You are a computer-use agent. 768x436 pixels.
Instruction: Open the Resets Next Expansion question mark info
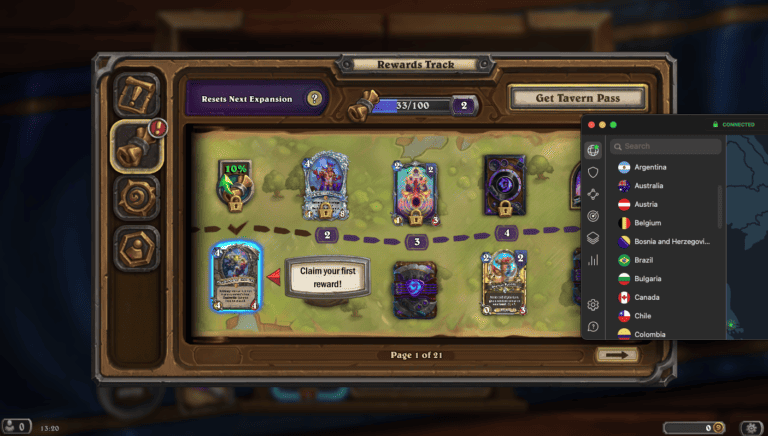(314, 99)
